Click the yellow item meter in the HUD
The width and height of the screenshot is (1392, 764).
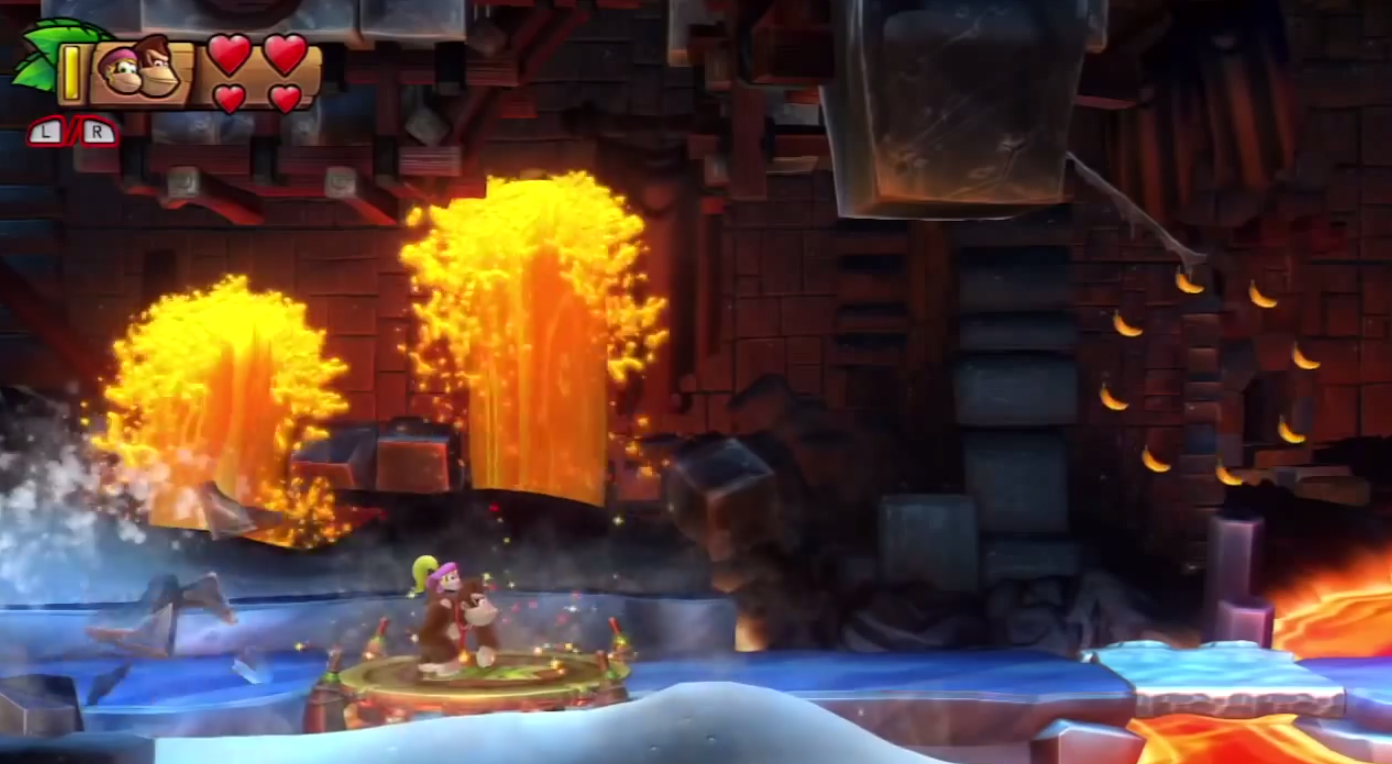click(x=72, y=73)
